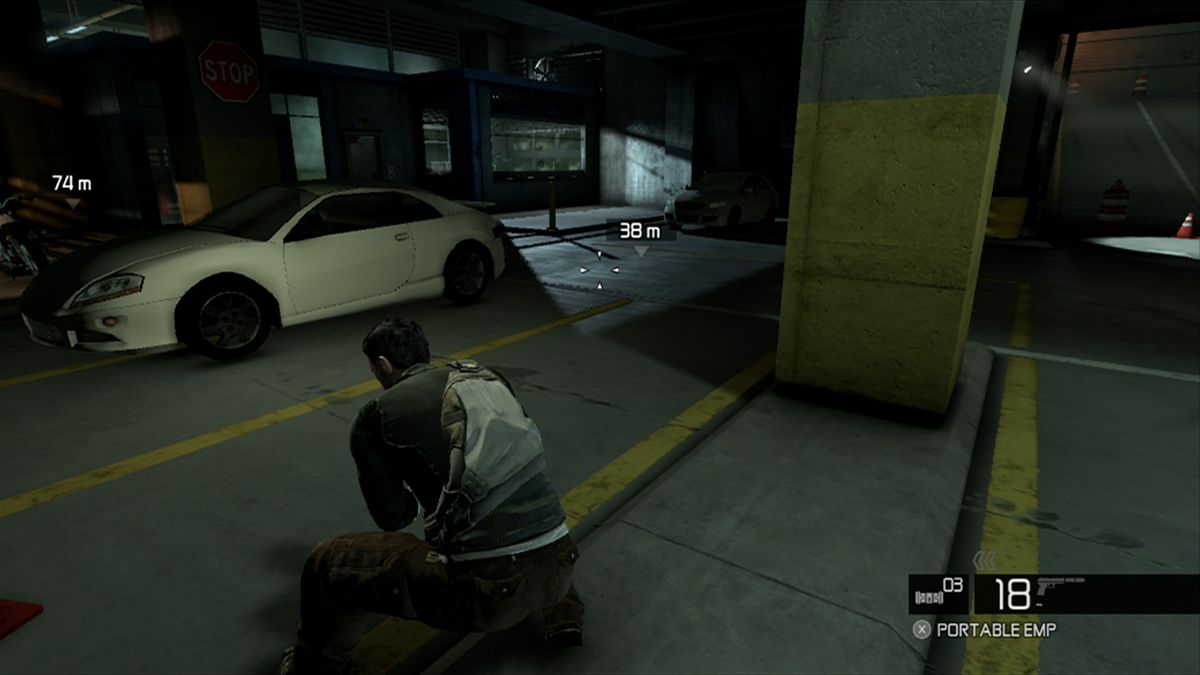The width and height of the screenshot is (1200, 675).
Task: Click the 74 m waypoint distance marker
Action: [71, 183]
